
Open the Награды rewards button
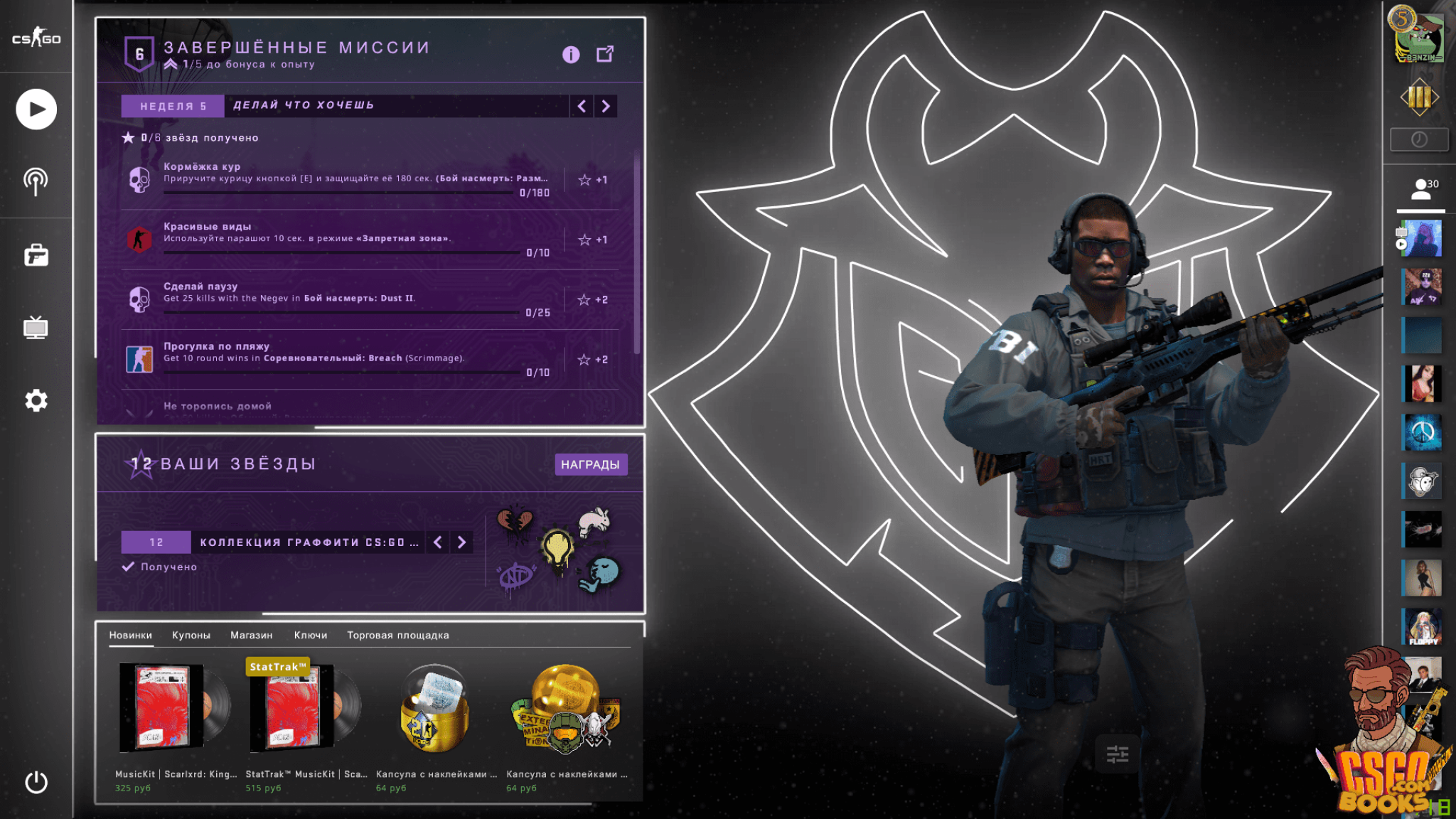(x=590, y=464)
